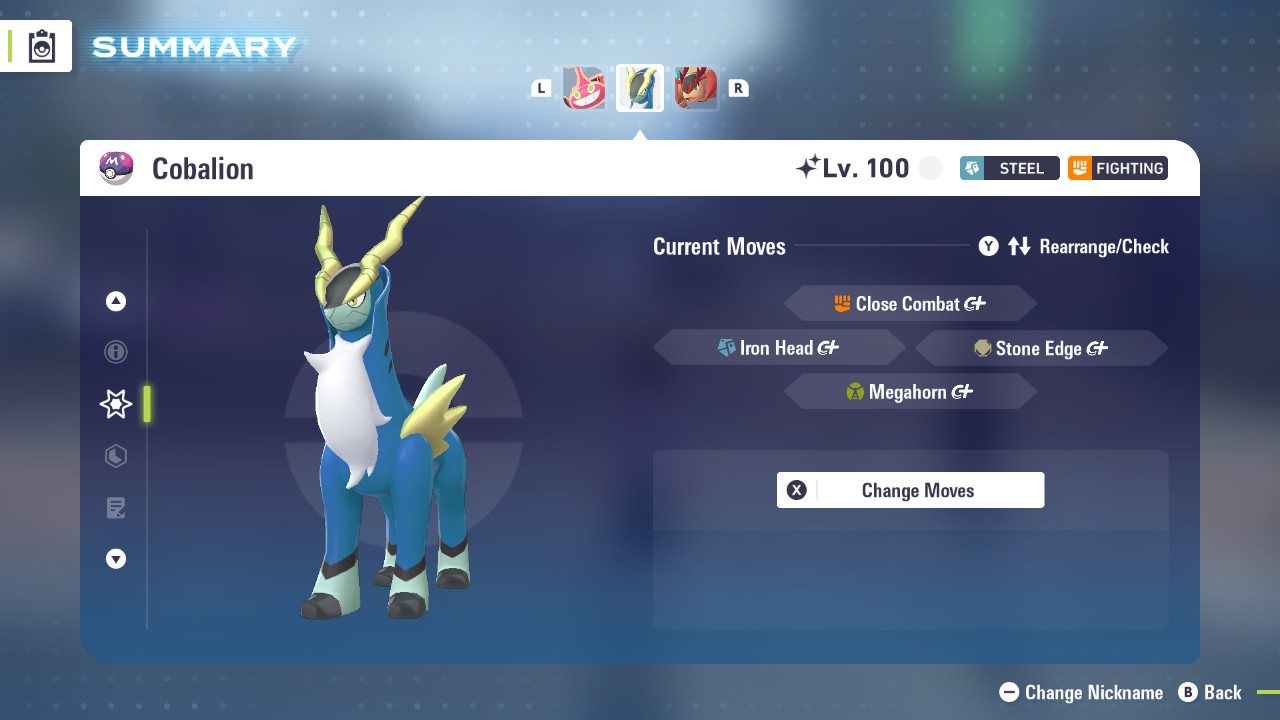Choose the Iron Head move

pyautogui.click(x=779, y=348)
